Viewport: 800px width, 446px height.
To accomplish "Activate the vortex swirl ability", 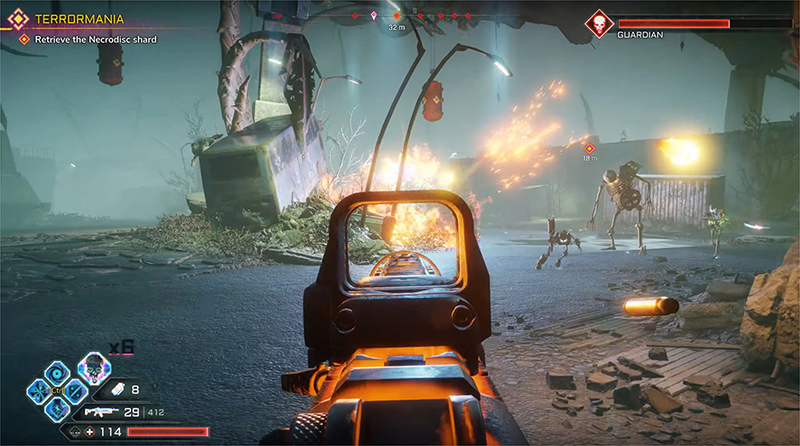I will click(x=57, y=374).
